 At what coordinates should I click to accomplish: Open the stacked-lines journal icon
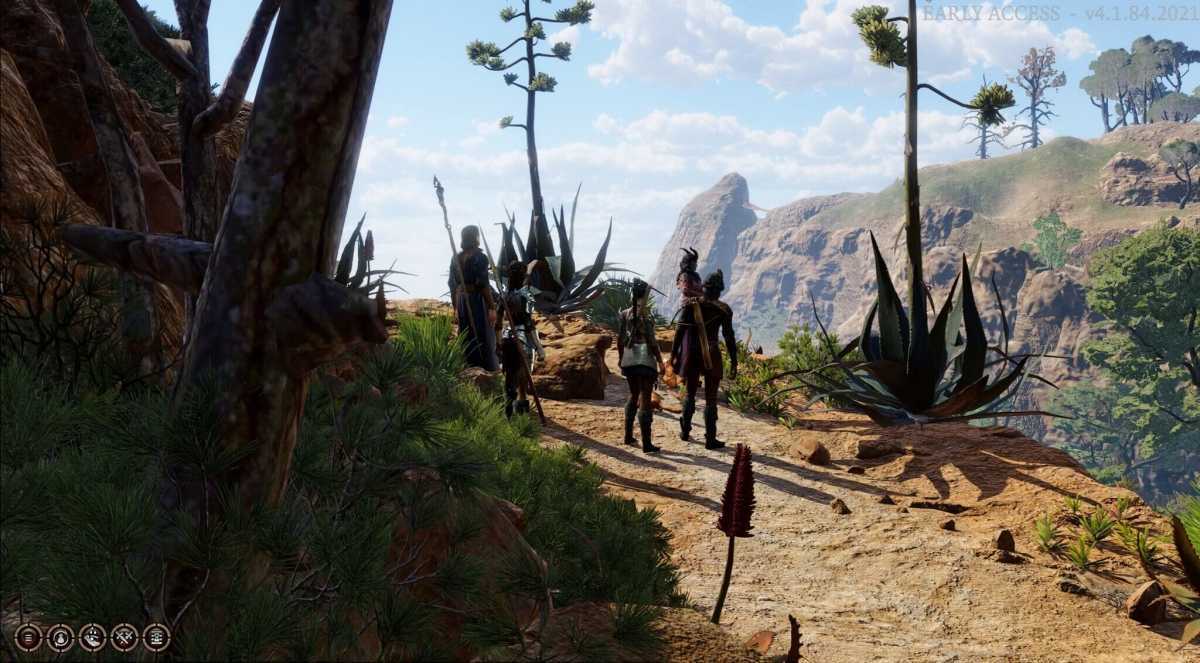156,637
